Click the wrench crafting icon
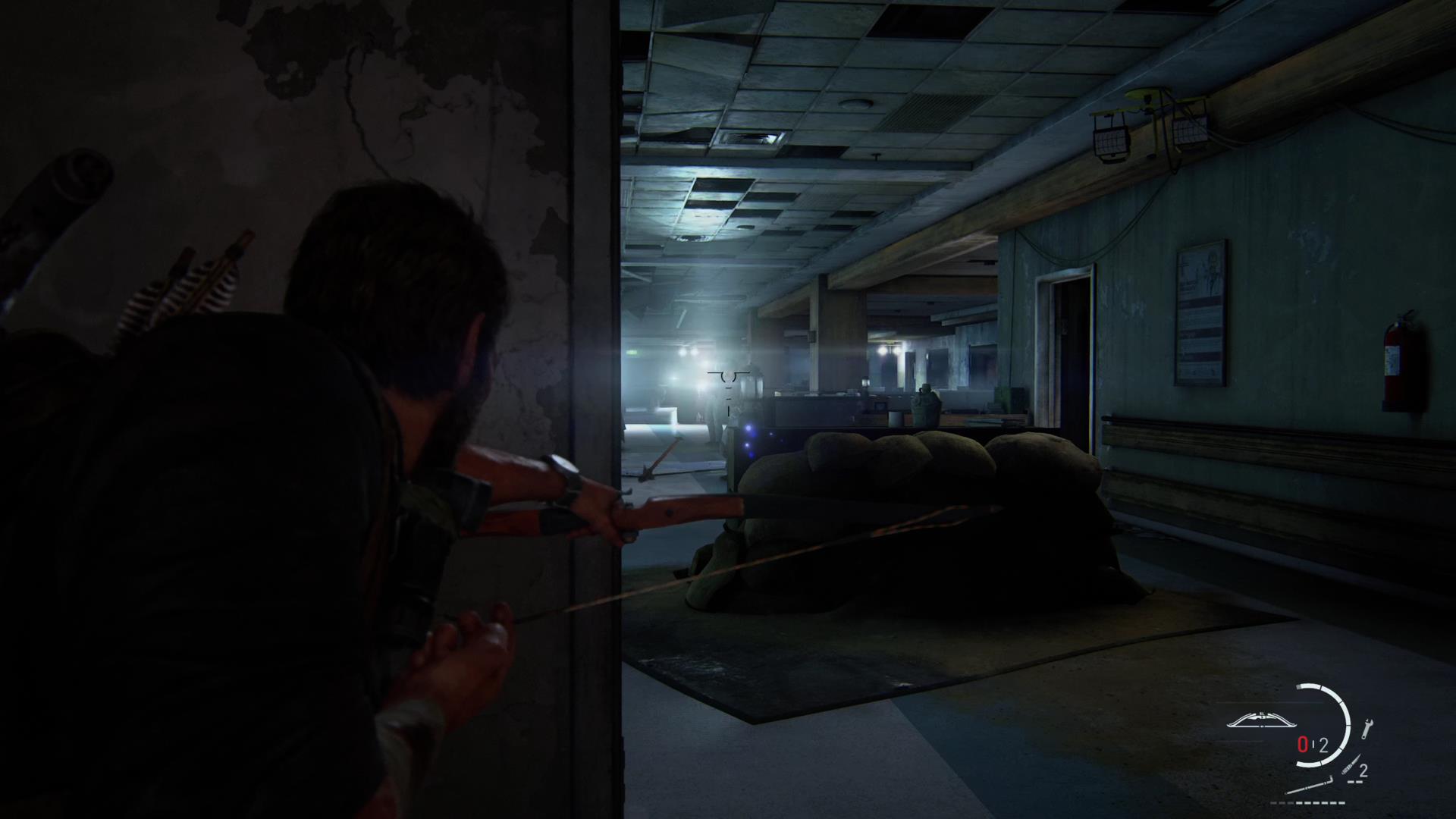The height and width of the screenshot is (819, 1456). (x=1368, y=730)
